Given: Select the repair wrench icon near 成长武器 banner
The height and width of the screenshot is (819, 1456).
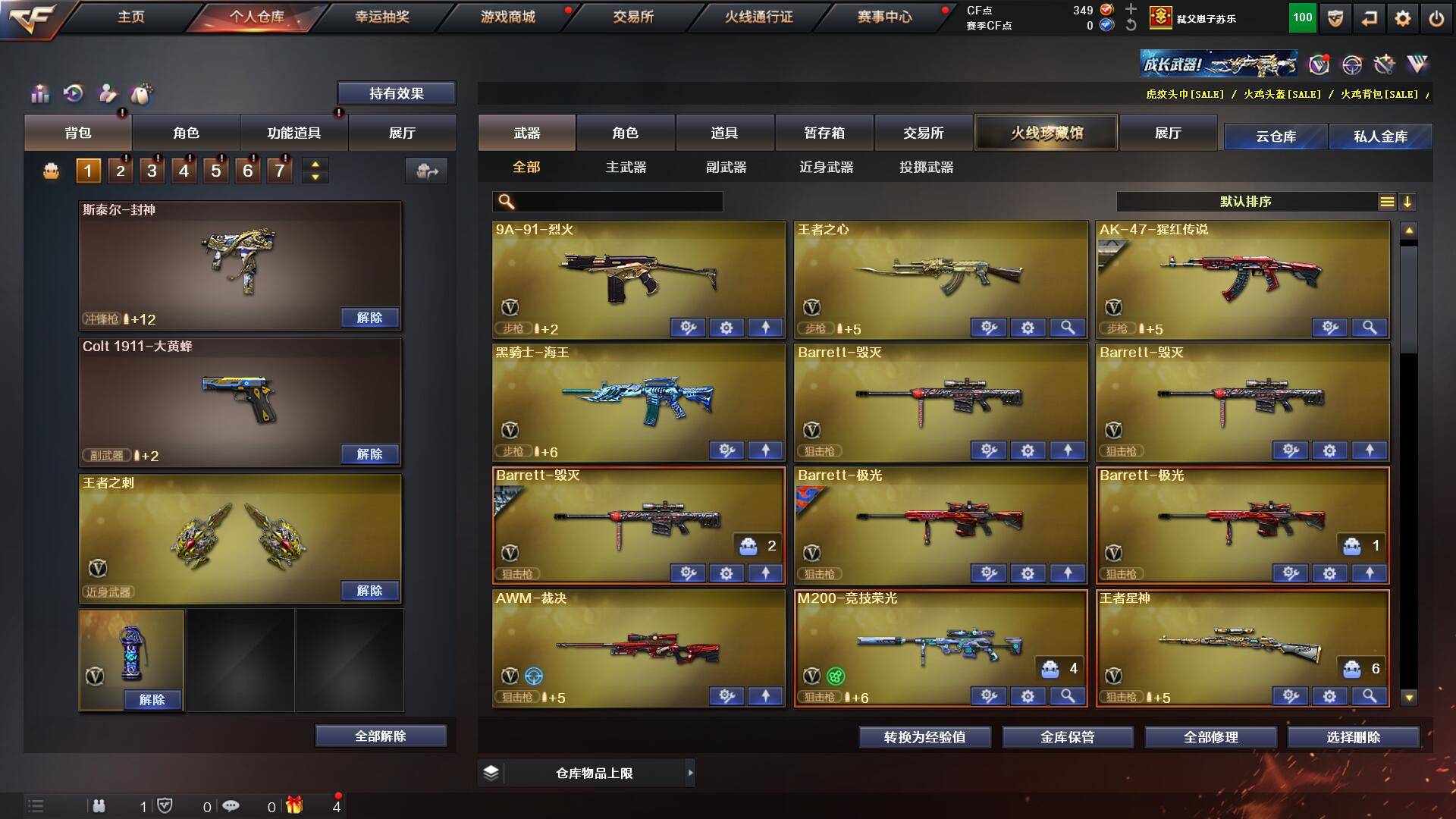Looking at the screenshot, I should click(1385, 64).
